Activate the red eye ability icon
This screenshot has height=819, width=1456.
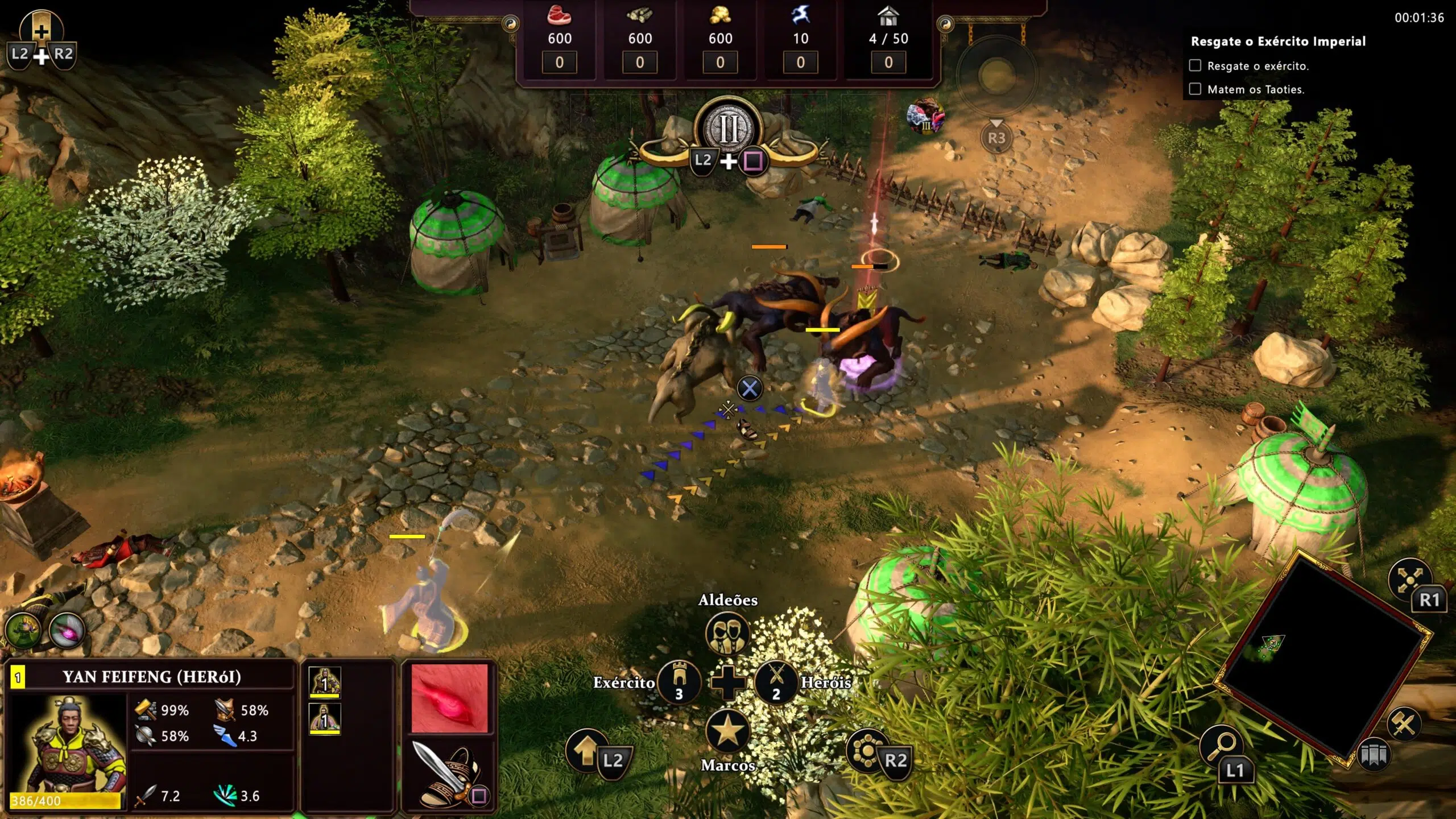[x=449, y=698]
